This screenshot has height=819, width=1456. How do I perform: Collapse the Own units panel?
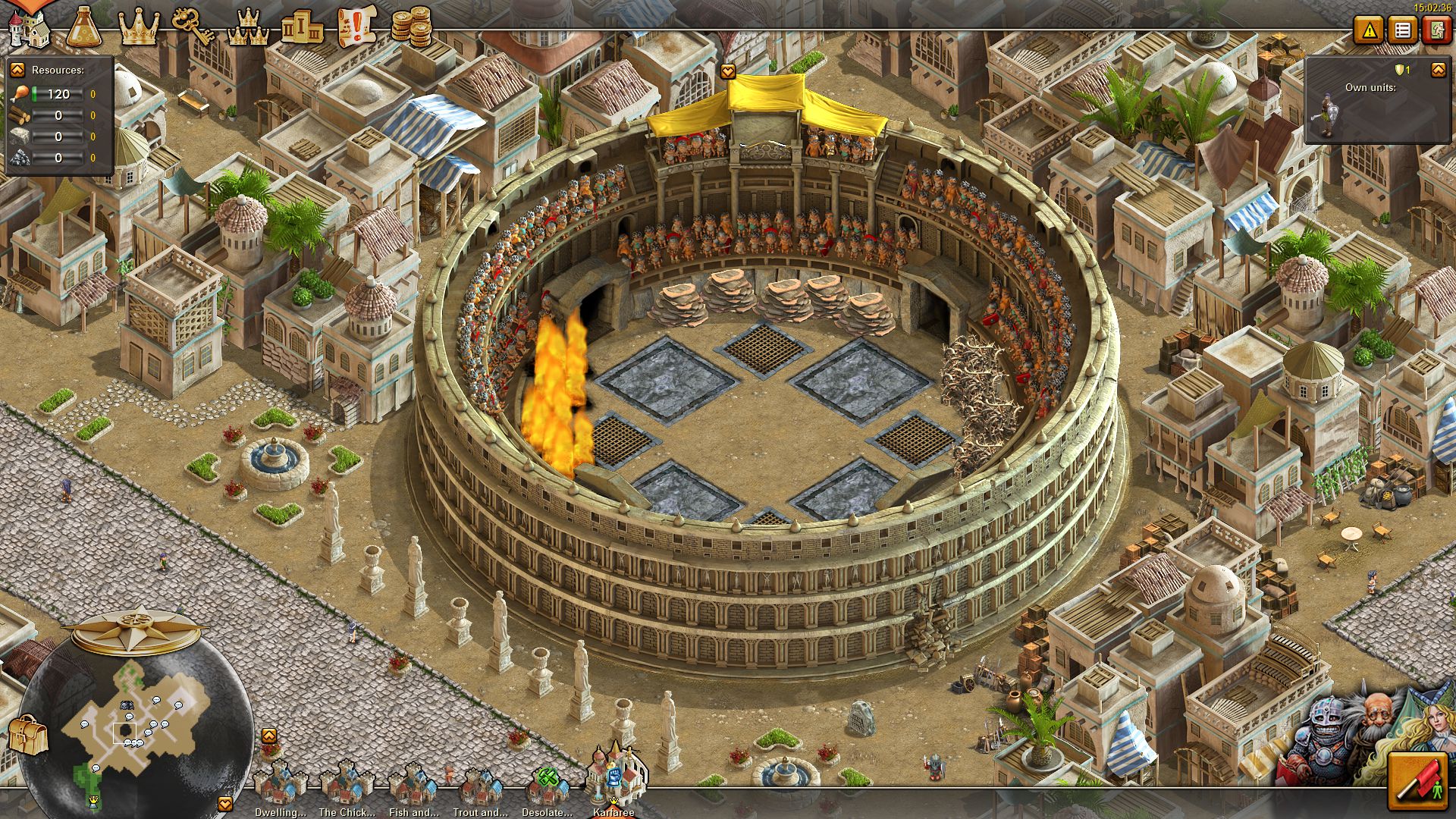coord(1438,70)
